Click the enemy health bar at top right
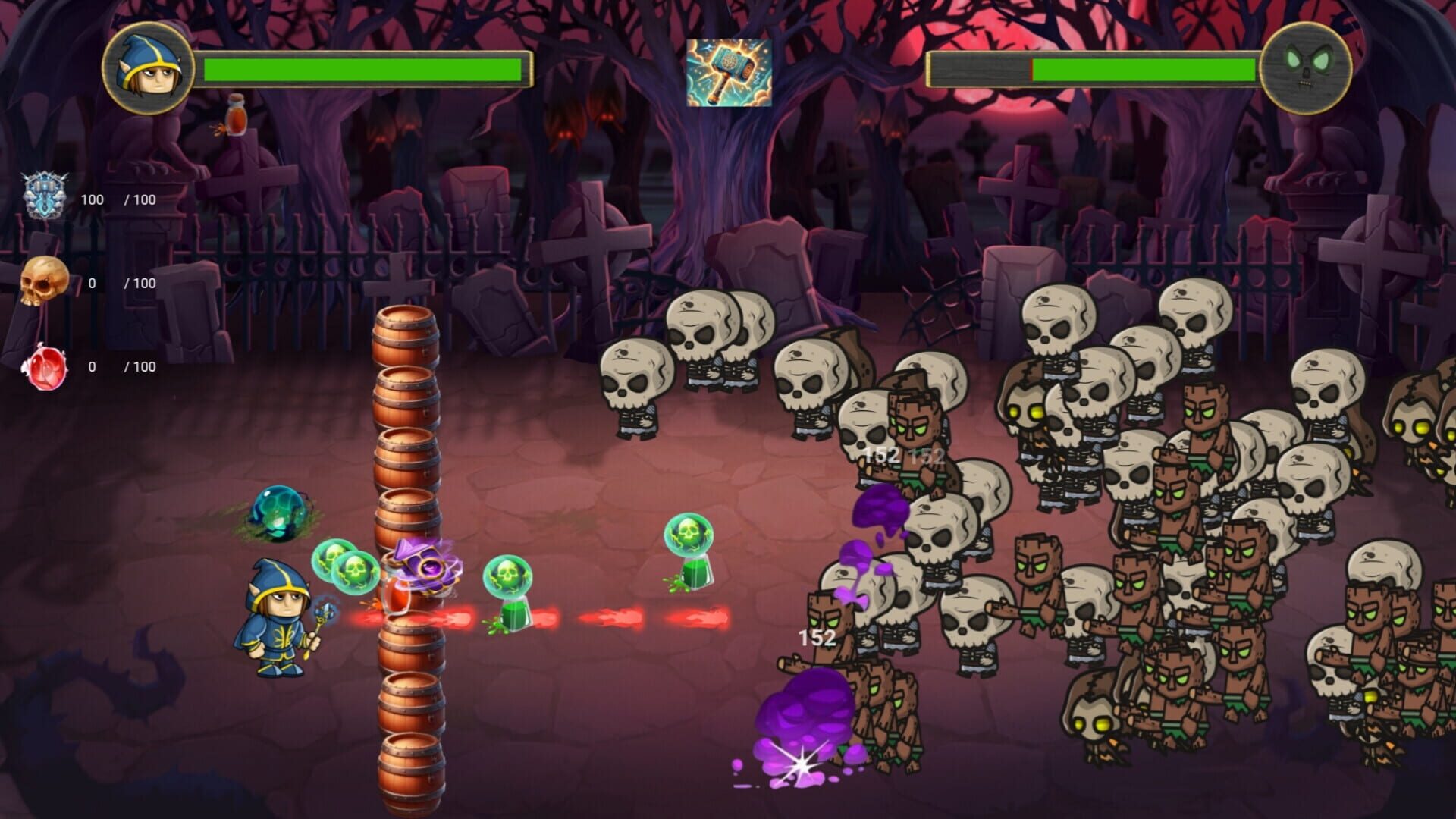 click(1092, 67)
